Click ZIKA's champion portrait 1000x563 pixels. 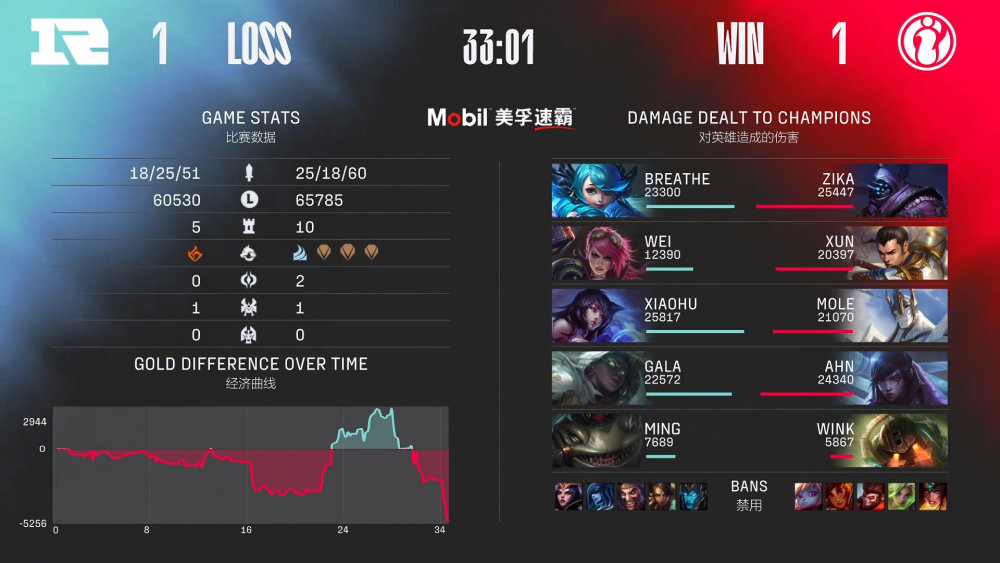[902, 190]
